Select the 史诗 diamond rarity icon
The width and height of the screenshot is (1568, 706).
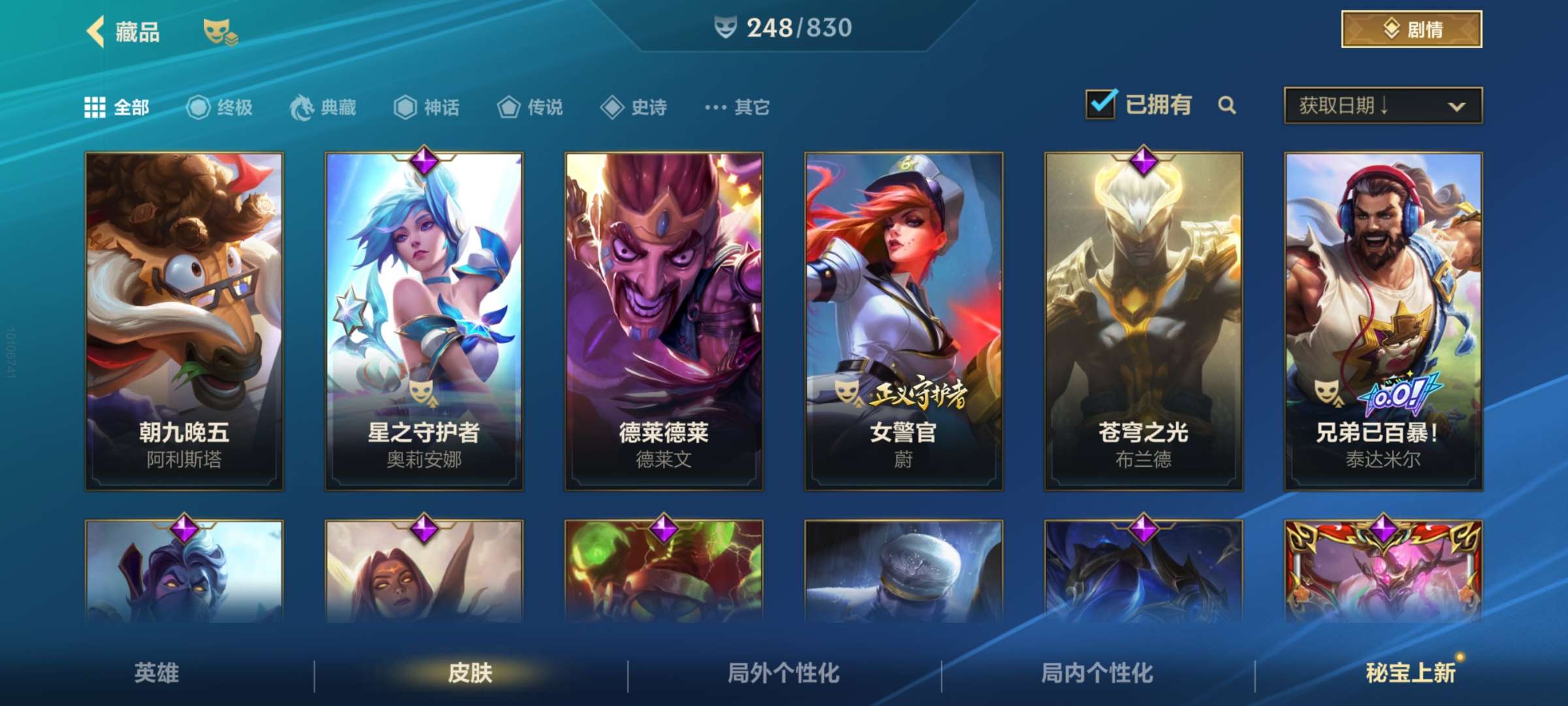coord(612,108)
